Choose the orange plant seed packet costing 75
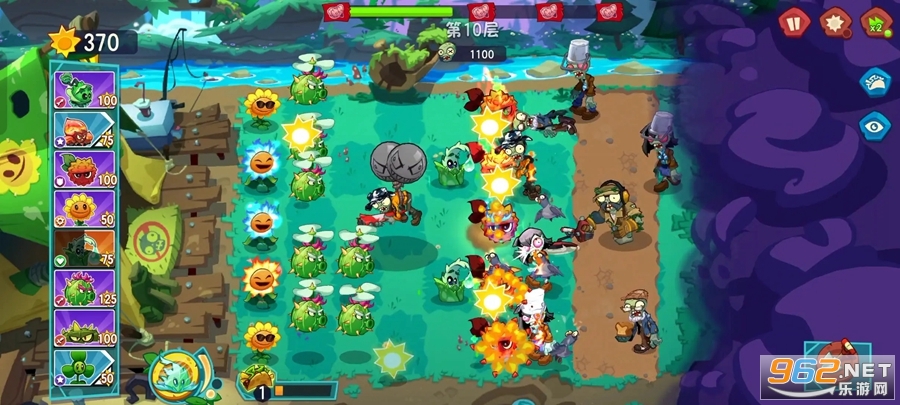Viewport: 900px width, 405px height. tap(86, 128)
